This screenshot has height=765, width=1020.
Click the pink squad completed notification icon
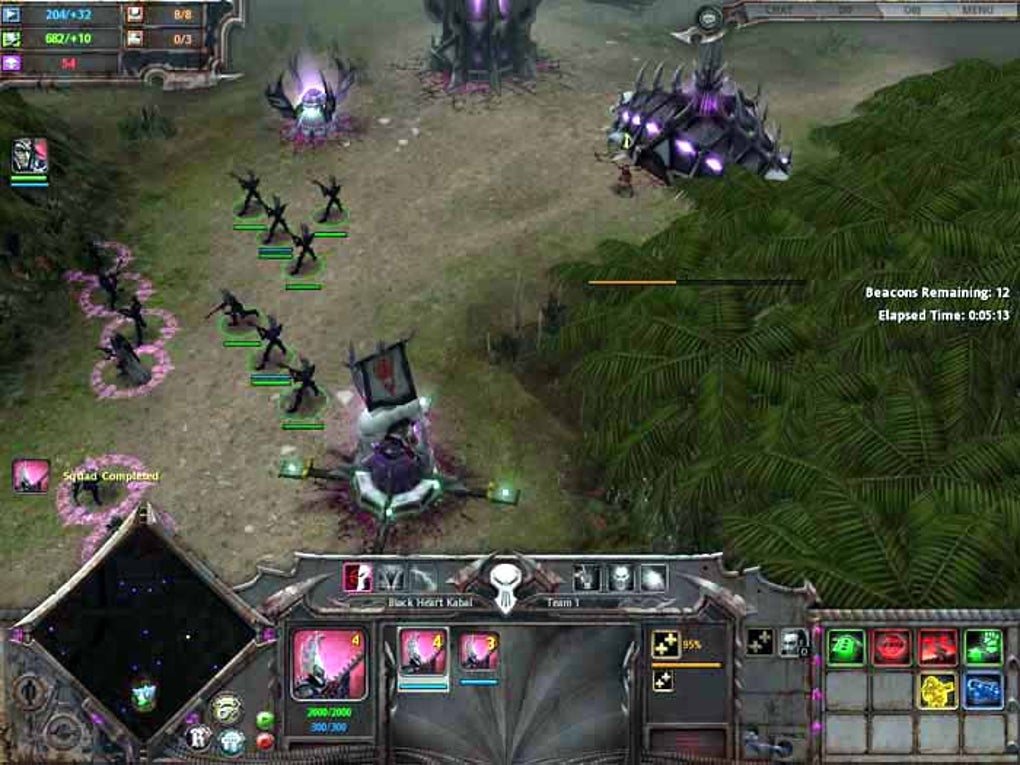pyautogui.click(x=31, y=476)
